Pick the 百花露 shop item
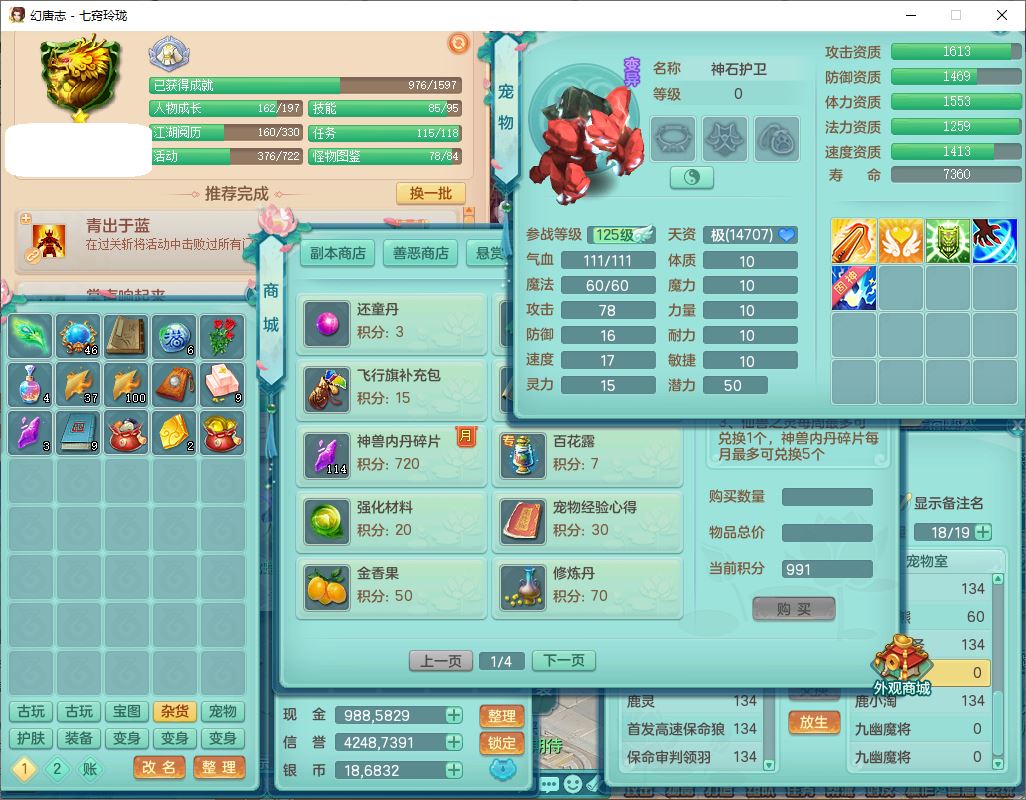This screenshot has width=1026, height=800. coord(588,453)
